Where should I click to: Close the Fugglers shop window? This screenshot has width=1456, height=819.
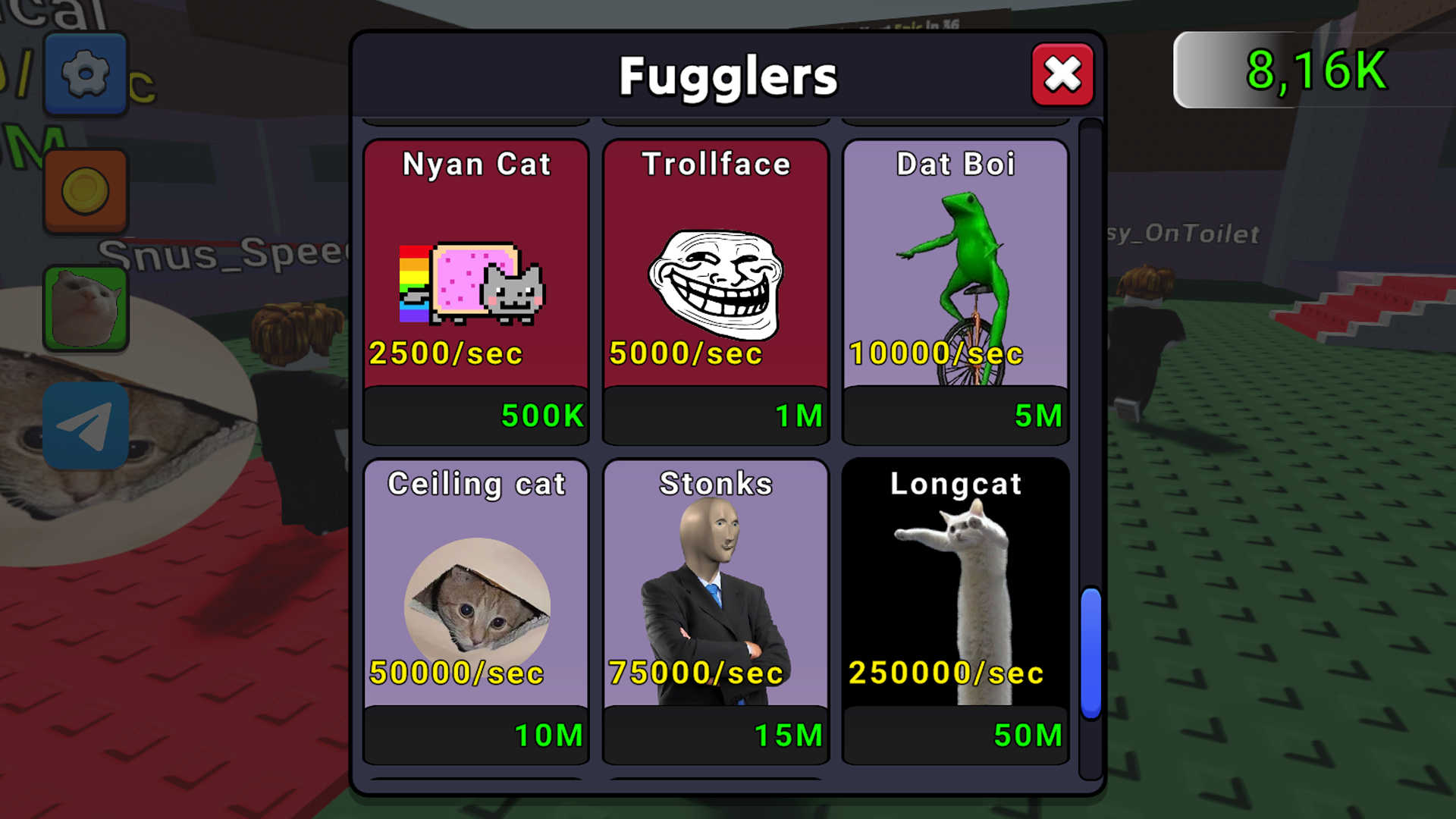coord(1062,74)
